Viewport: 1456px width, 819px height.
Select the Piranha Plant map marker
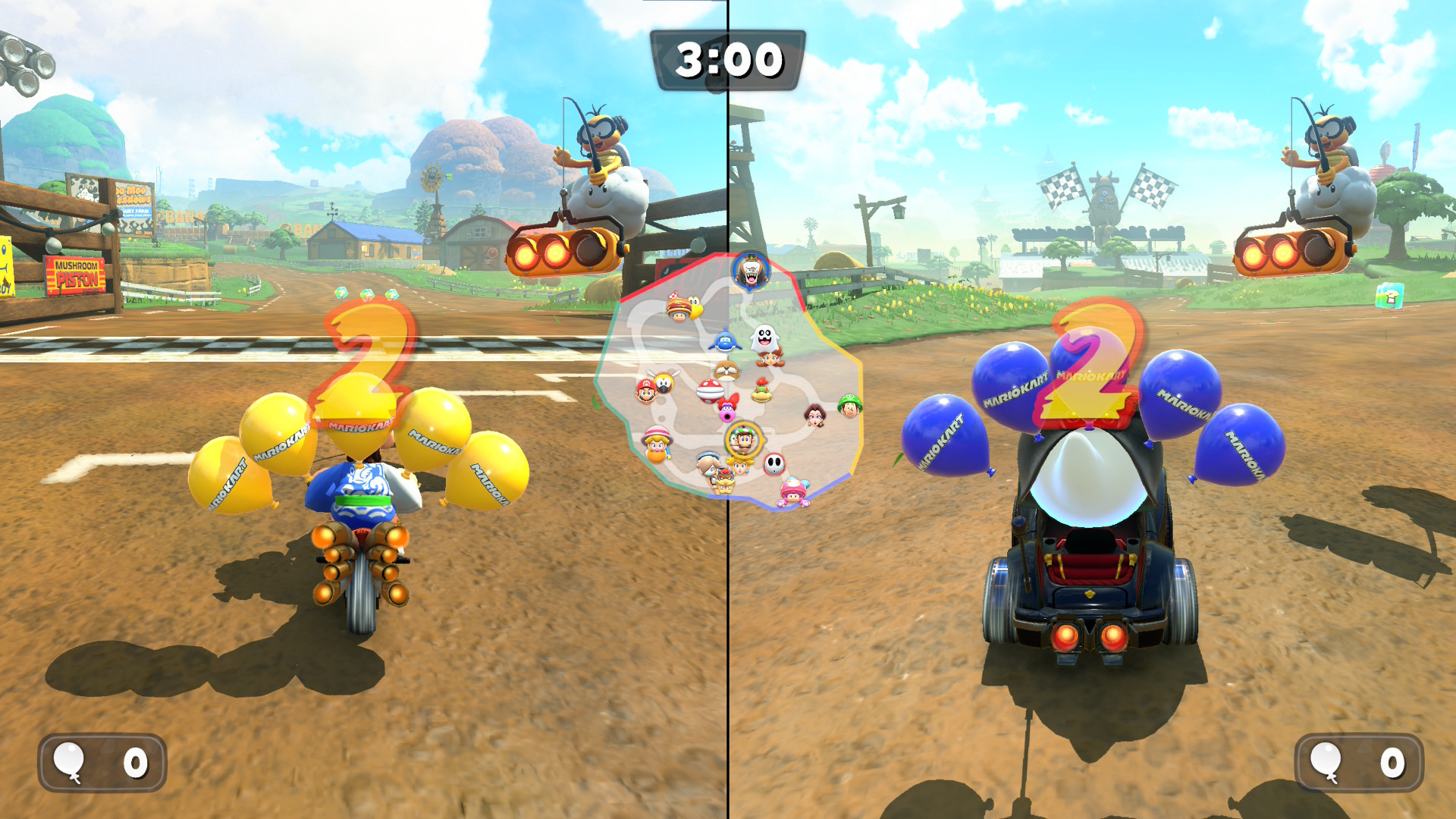(x=710, y=390)
